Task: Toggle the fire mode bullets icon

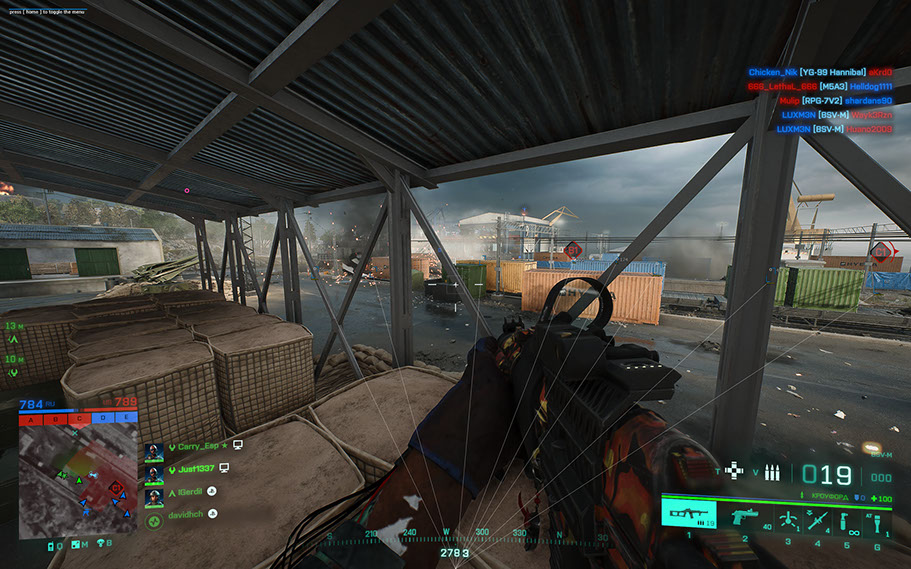Action: click(771, 472)
